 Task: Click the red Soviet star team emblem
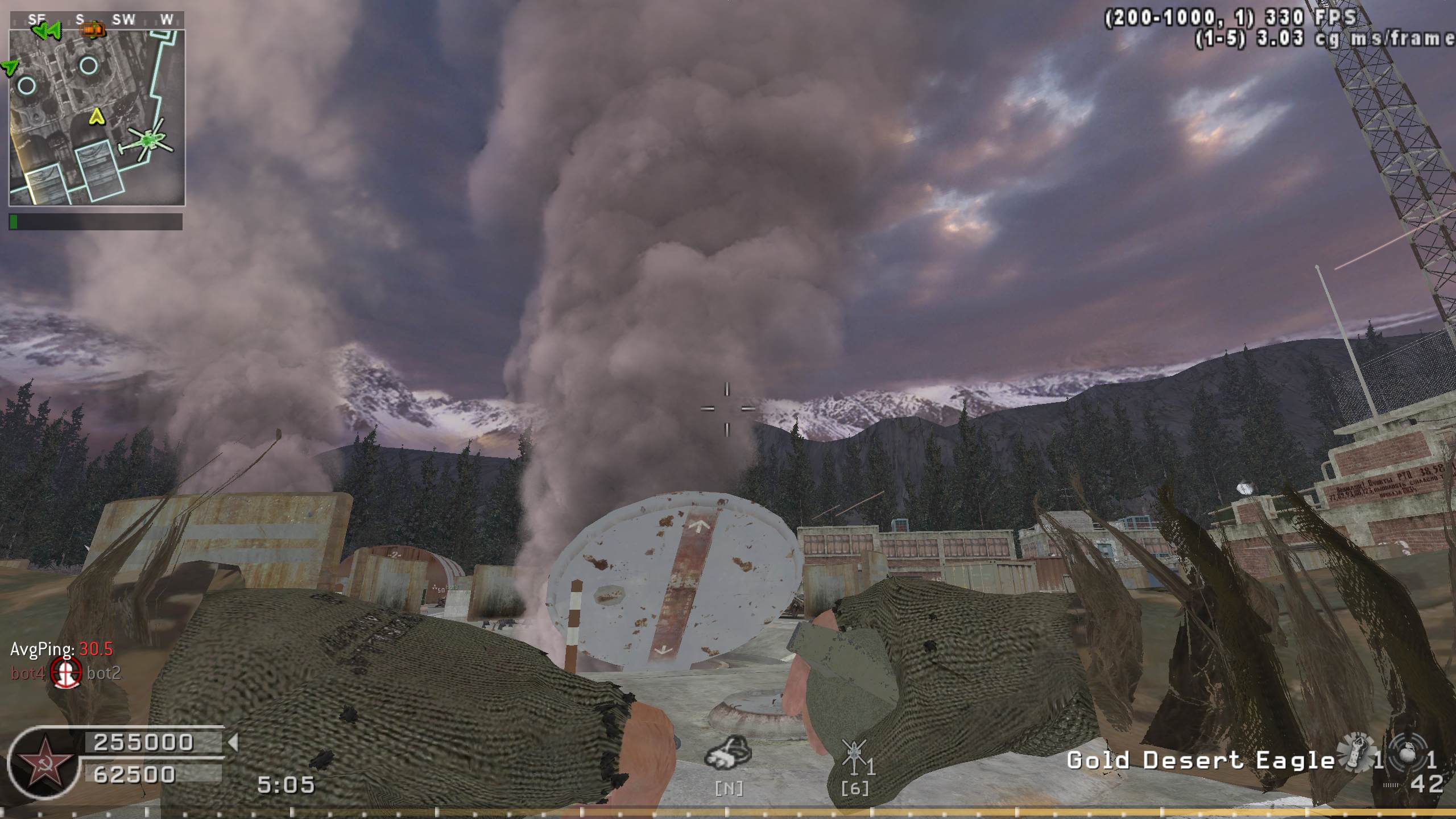tap(44, 762)
